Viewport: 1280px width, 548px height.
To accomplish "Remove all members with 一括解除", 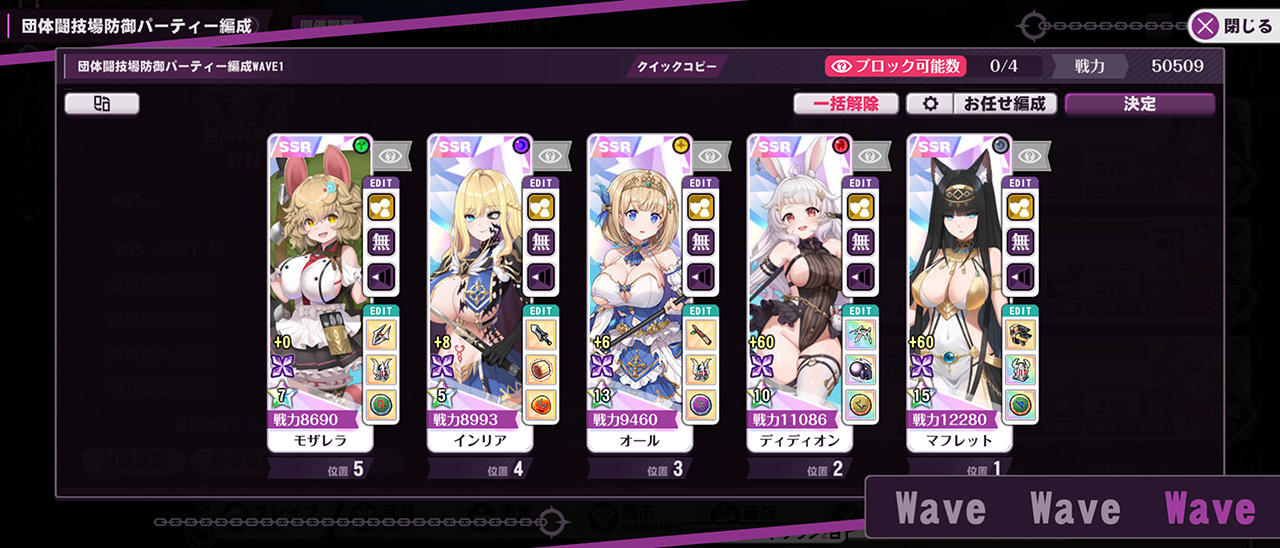I will 845,104.
